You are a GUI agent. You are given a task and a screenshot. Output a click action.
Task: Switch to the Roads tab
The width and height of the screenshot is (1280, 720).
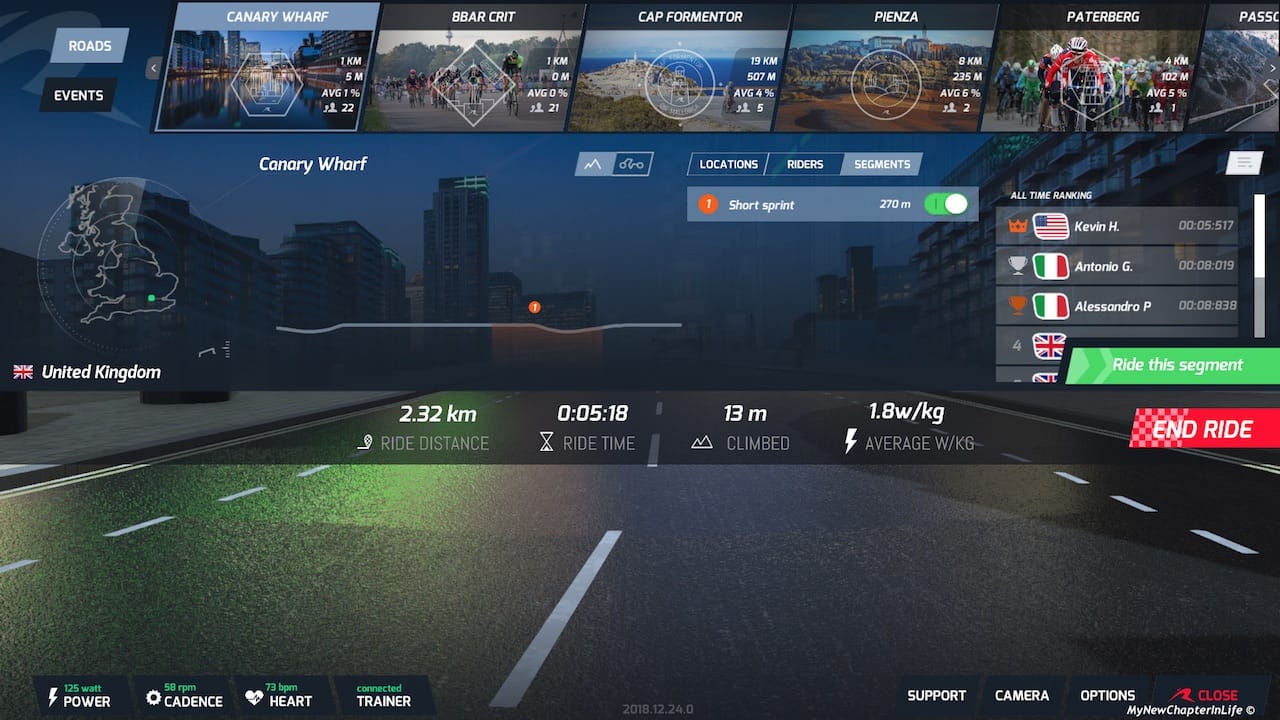pyautogui.click(x=90, y=46)
